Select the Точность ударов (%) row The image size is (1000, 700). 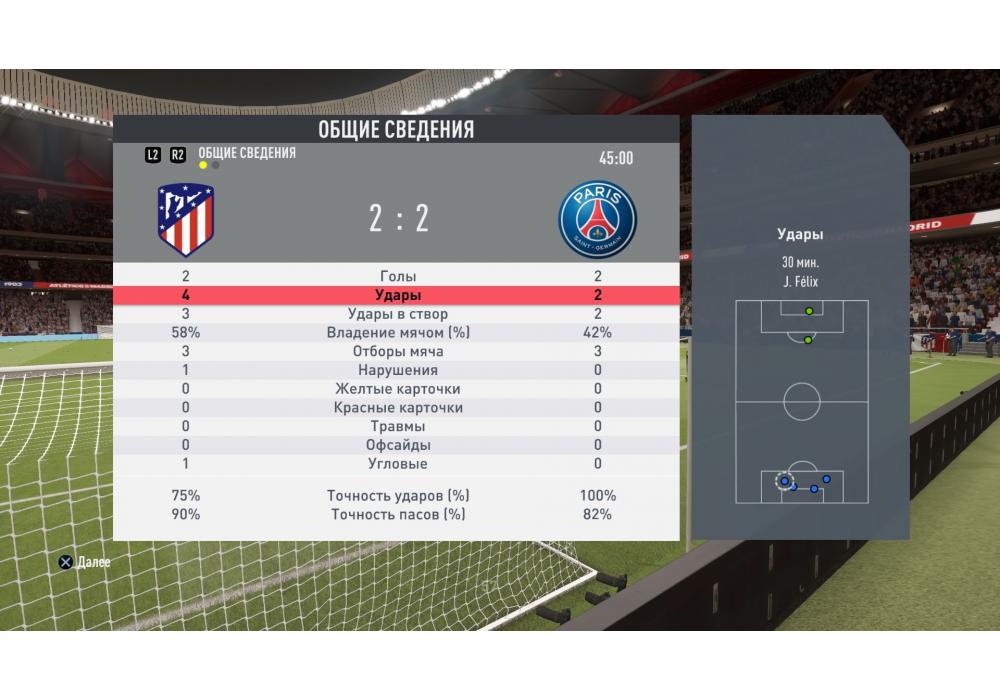coord(397,496)
